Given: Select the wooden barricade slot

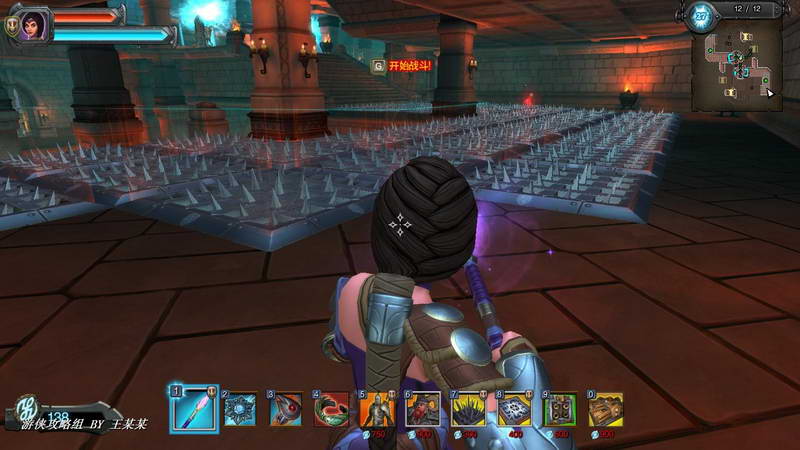Looking at the screenshot, I should pyautogui.click(x=605, y=409).
